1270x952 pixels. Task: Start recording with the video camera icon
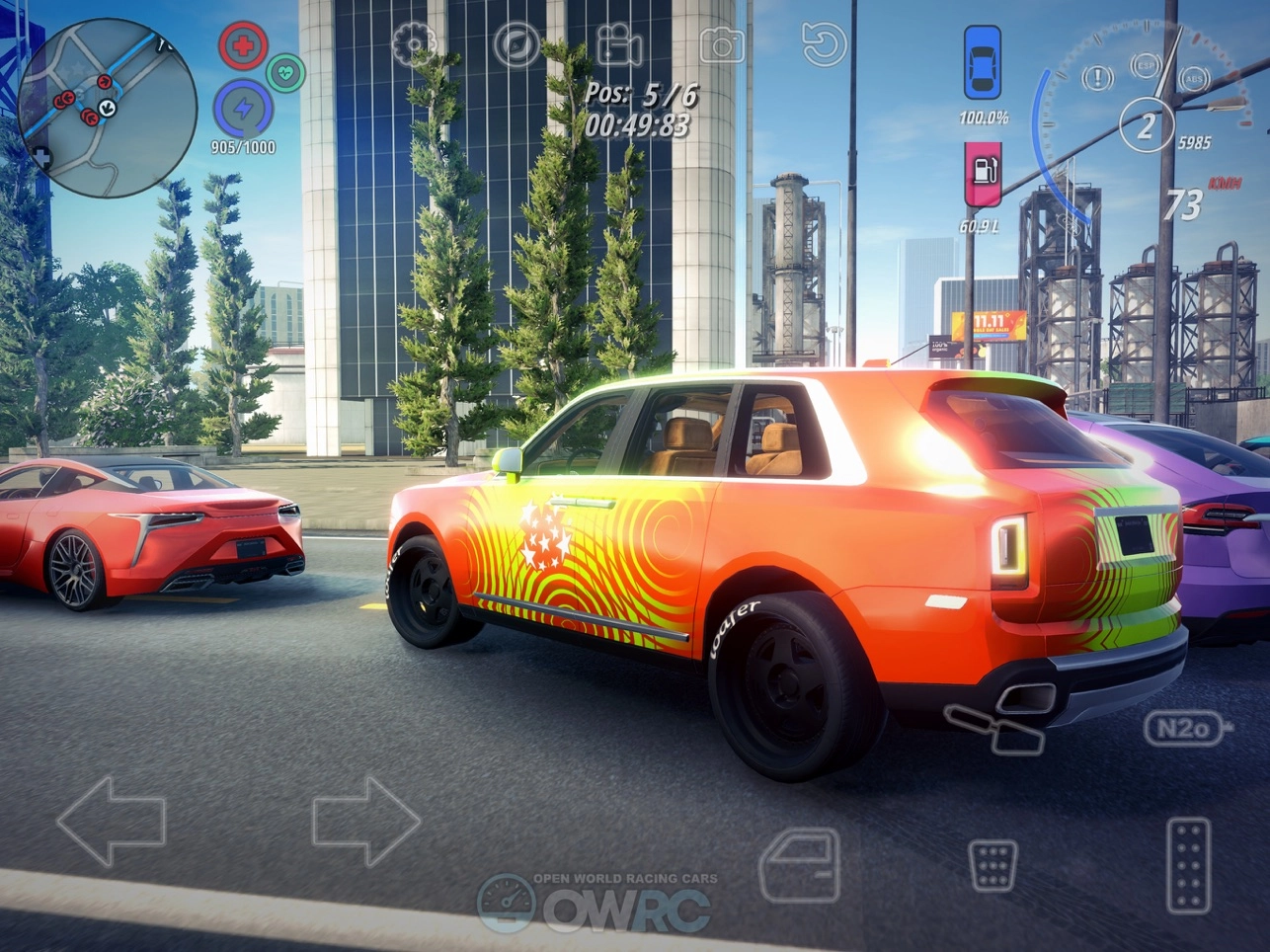click(619, 43)
